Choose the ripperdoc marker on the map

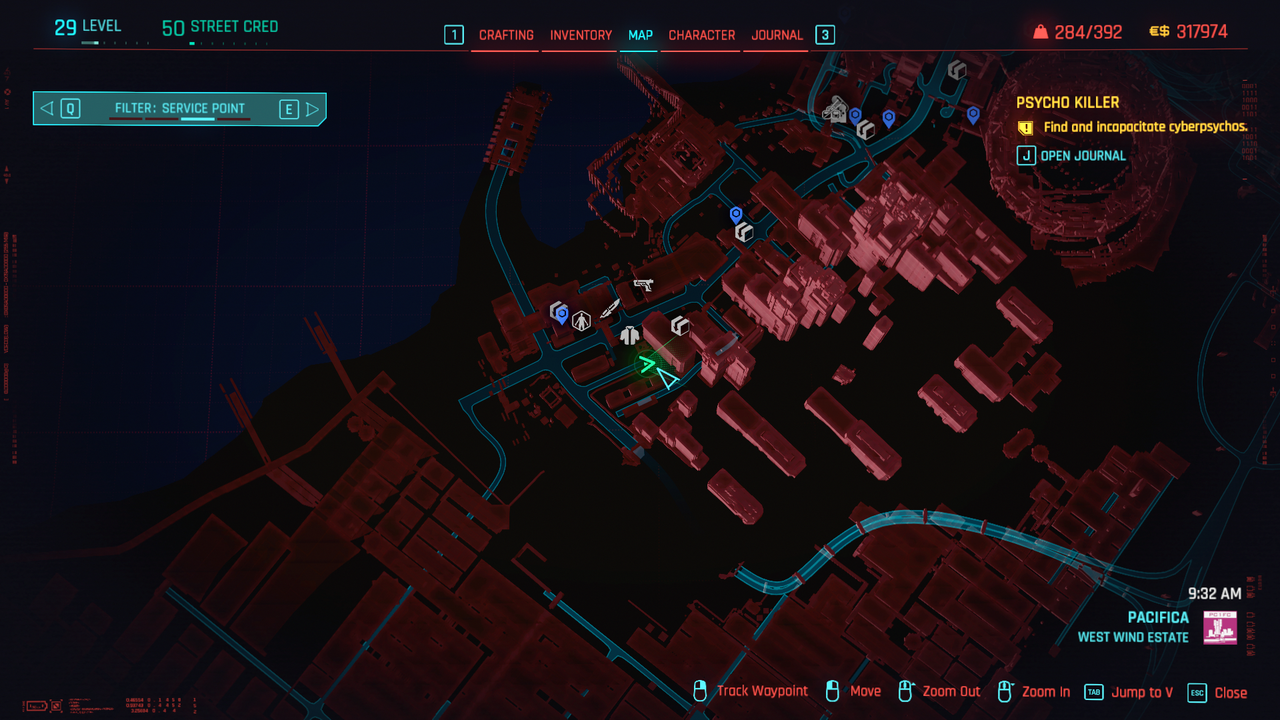[581, 321]
